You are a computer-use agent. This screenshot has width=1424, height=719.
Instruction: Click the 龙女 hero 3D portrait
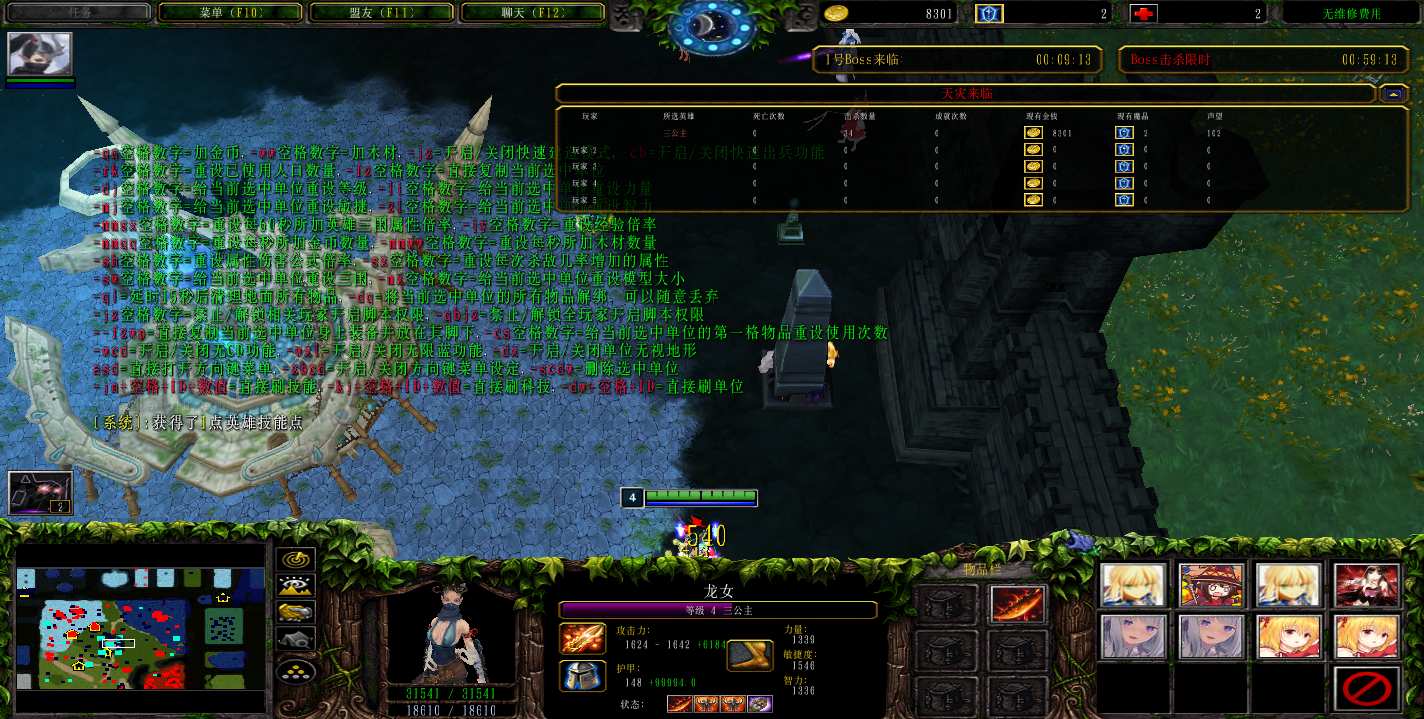(437, 640)
